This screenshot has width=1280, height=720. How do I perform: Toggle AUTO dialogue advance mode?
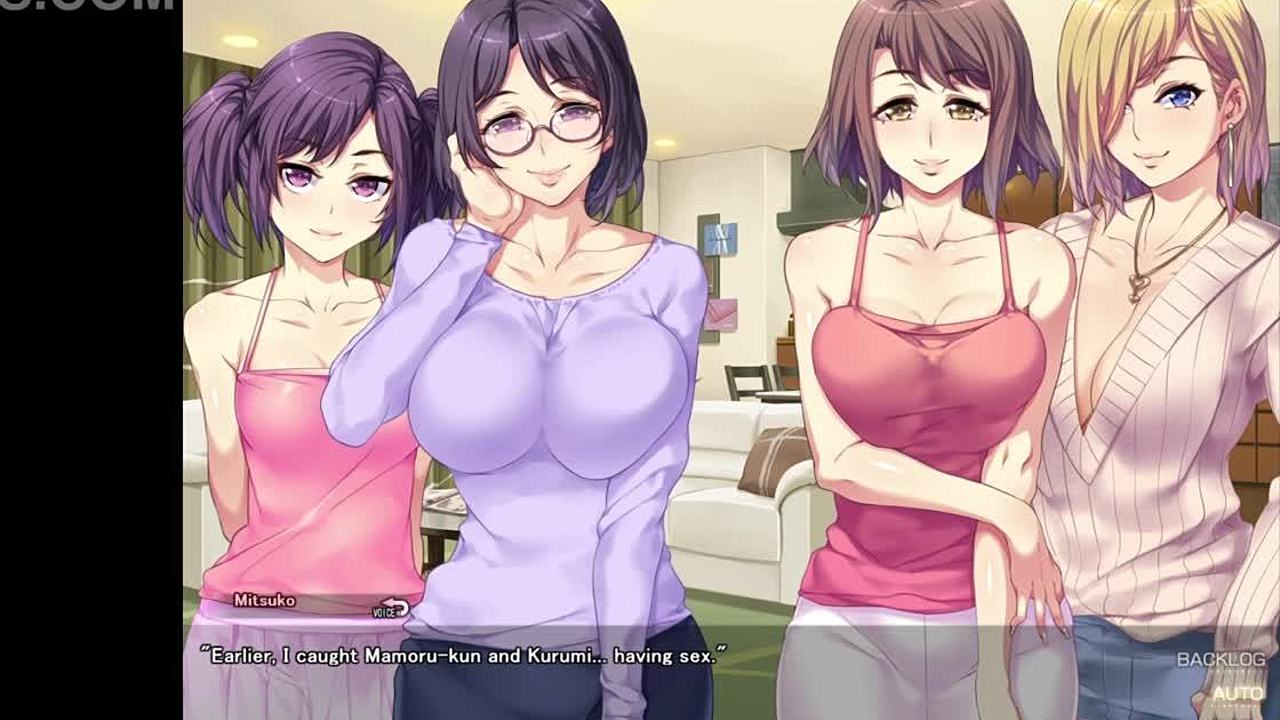click(1238, 693)
